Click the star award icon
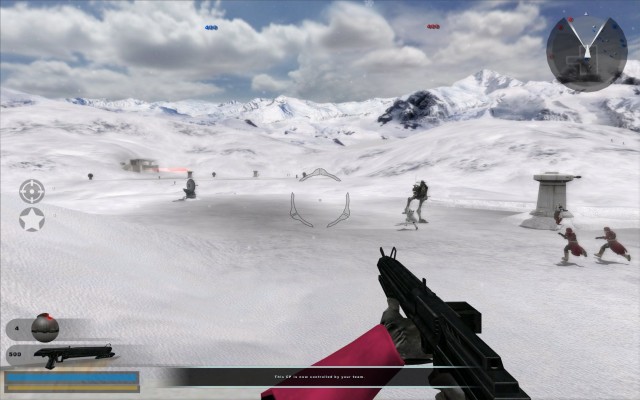Viewport: 640px width, 400px height. point(32,219)
